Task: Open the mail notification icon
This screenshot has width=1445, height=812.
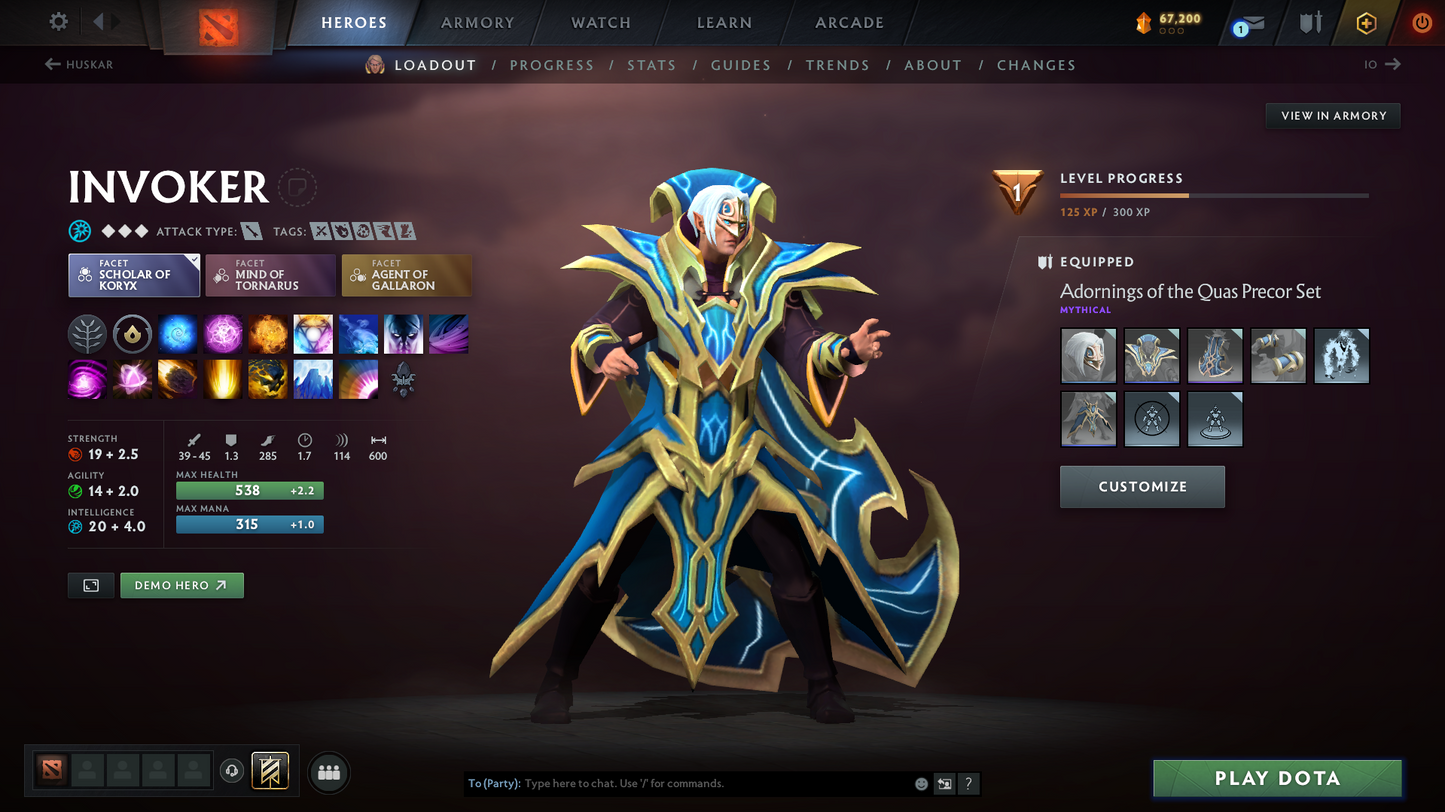Action: (x=1253, y=22)
